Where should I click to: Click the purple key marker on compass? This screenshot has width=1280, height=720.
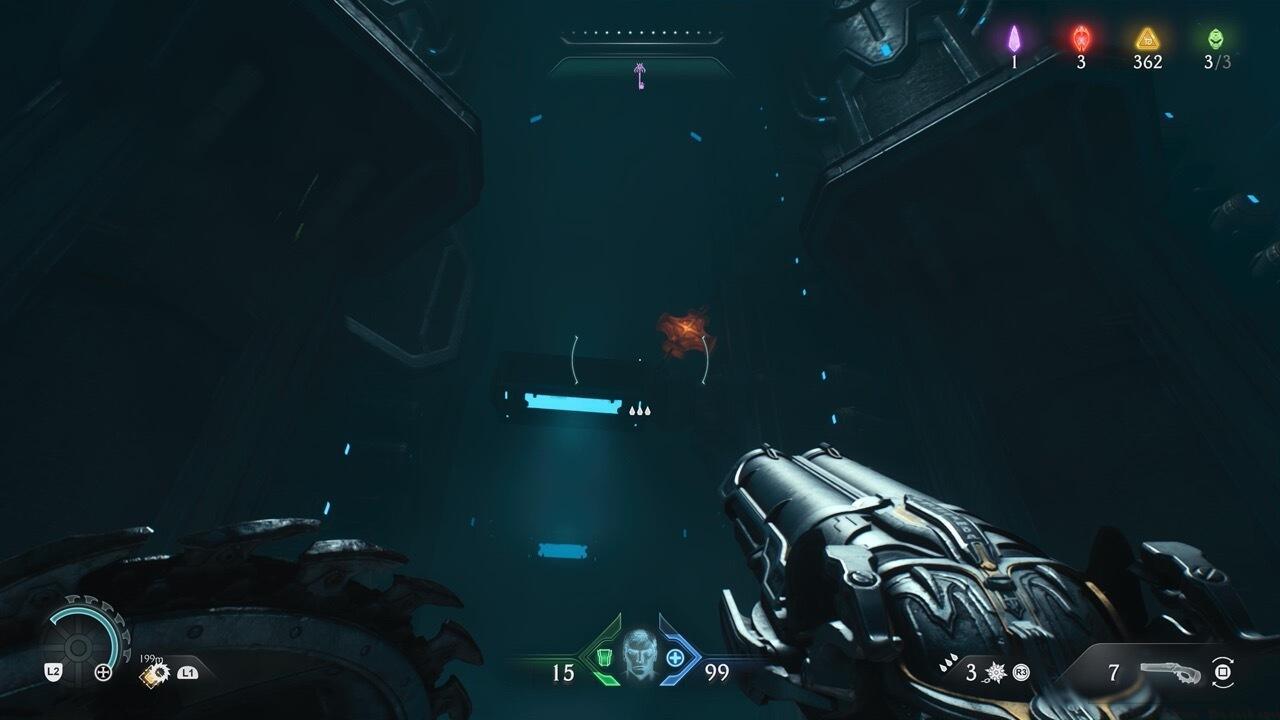pos(639,75)
